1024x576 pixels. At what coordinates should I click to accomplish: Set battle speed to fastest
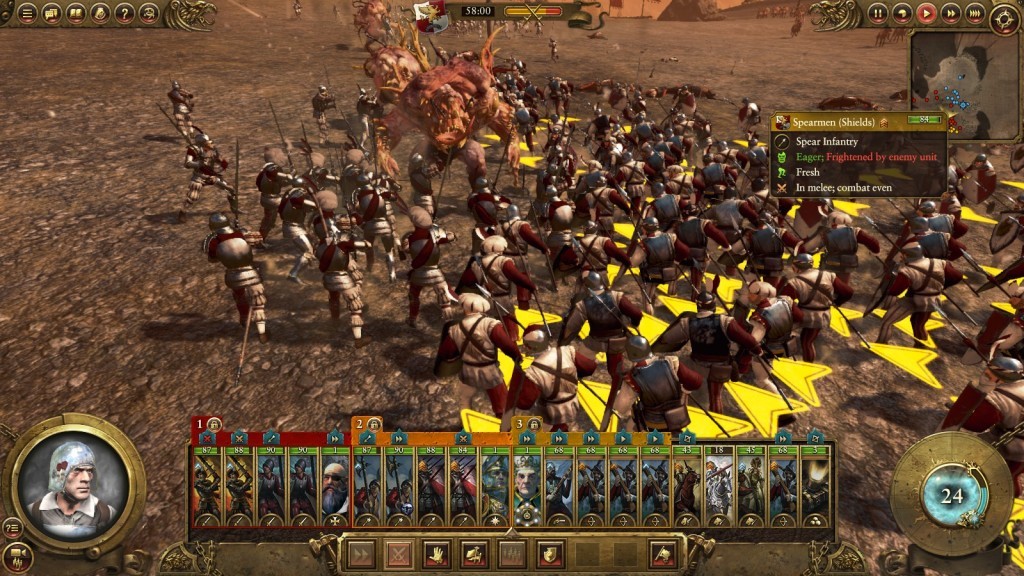tap(974, 13)
